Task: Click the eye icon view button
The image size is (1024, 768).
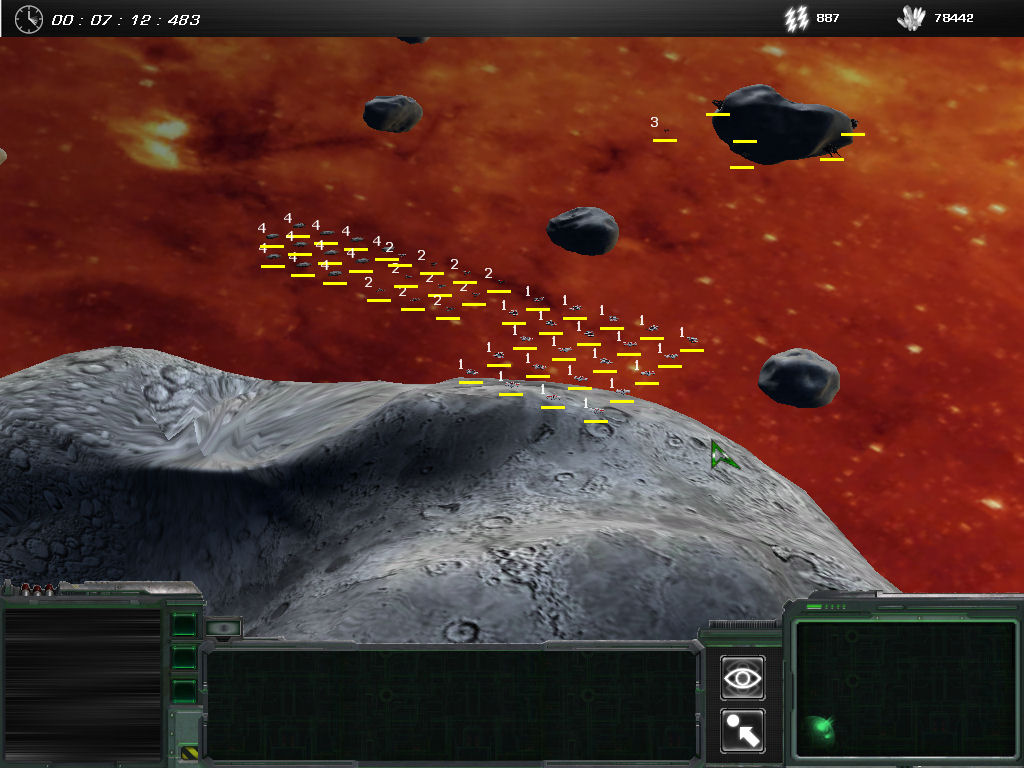Action: pyautogui.click(x=742, y=678)
